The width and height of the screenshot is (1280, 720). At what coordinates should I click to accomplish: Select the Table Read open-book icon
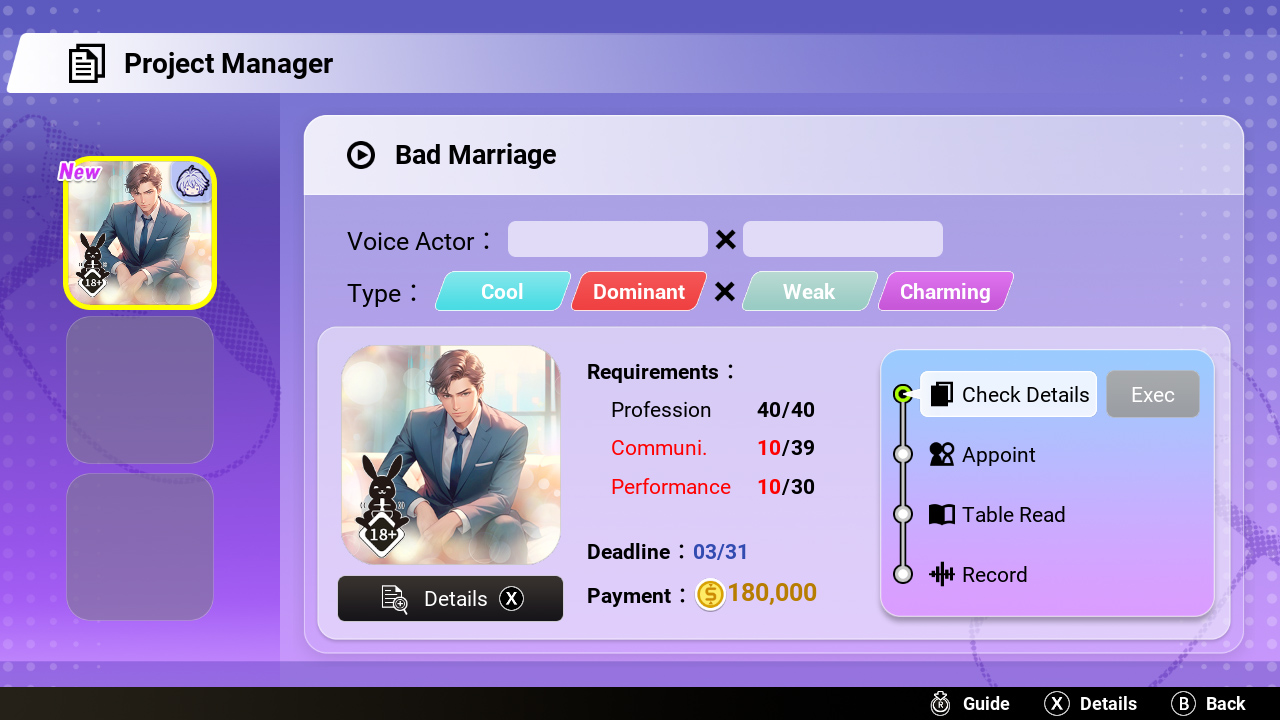pyautogui.click(x=940, y=514)
